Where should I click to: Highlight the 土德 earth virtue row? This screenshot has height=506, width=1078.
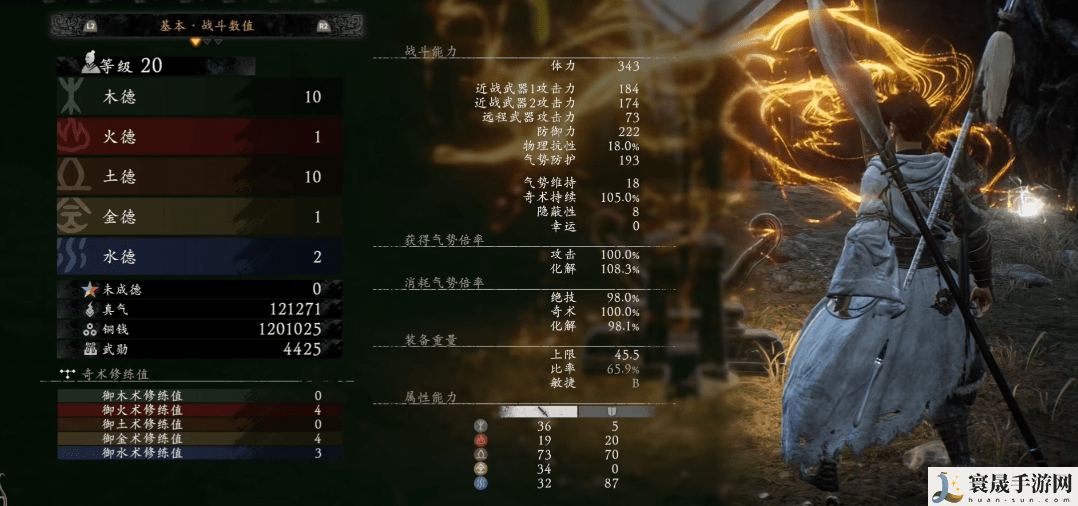point(200,177)
